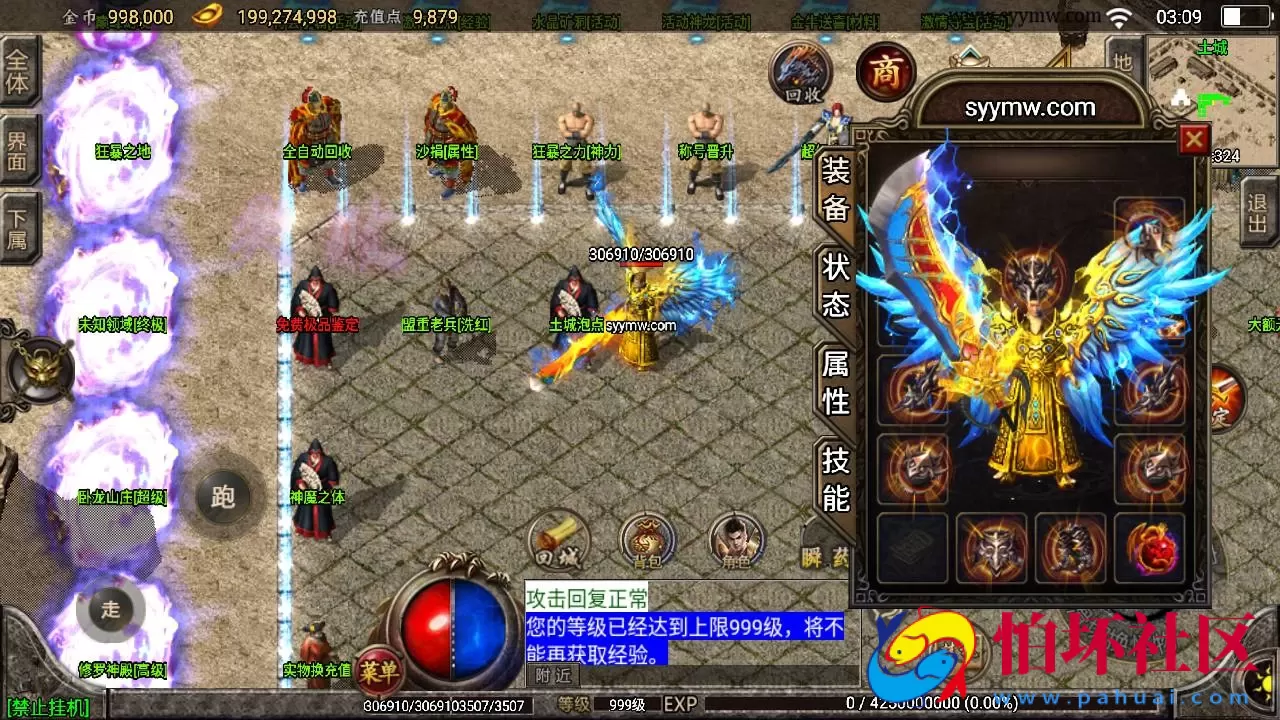Screen dimensions: 1280x720
Task: Toggle the 跑 (run) movement mode
Action: point(222,497)
